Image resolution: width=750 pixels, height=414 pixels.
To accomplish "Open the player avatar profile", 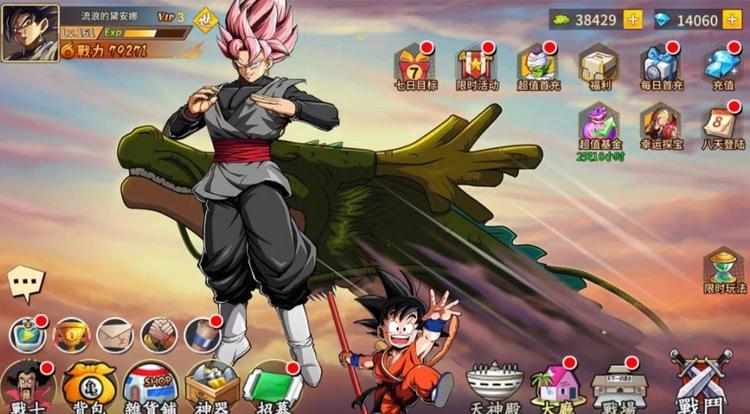I will pyautogui.click(x=31, y=33).
